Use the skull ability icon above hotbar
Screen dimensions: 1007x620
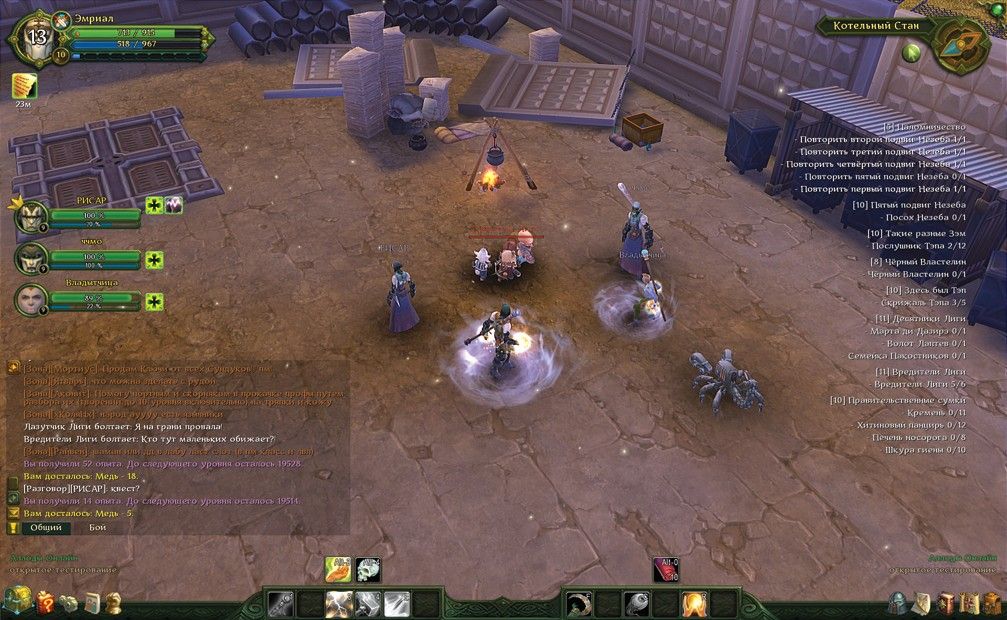[x=368, y=569]
